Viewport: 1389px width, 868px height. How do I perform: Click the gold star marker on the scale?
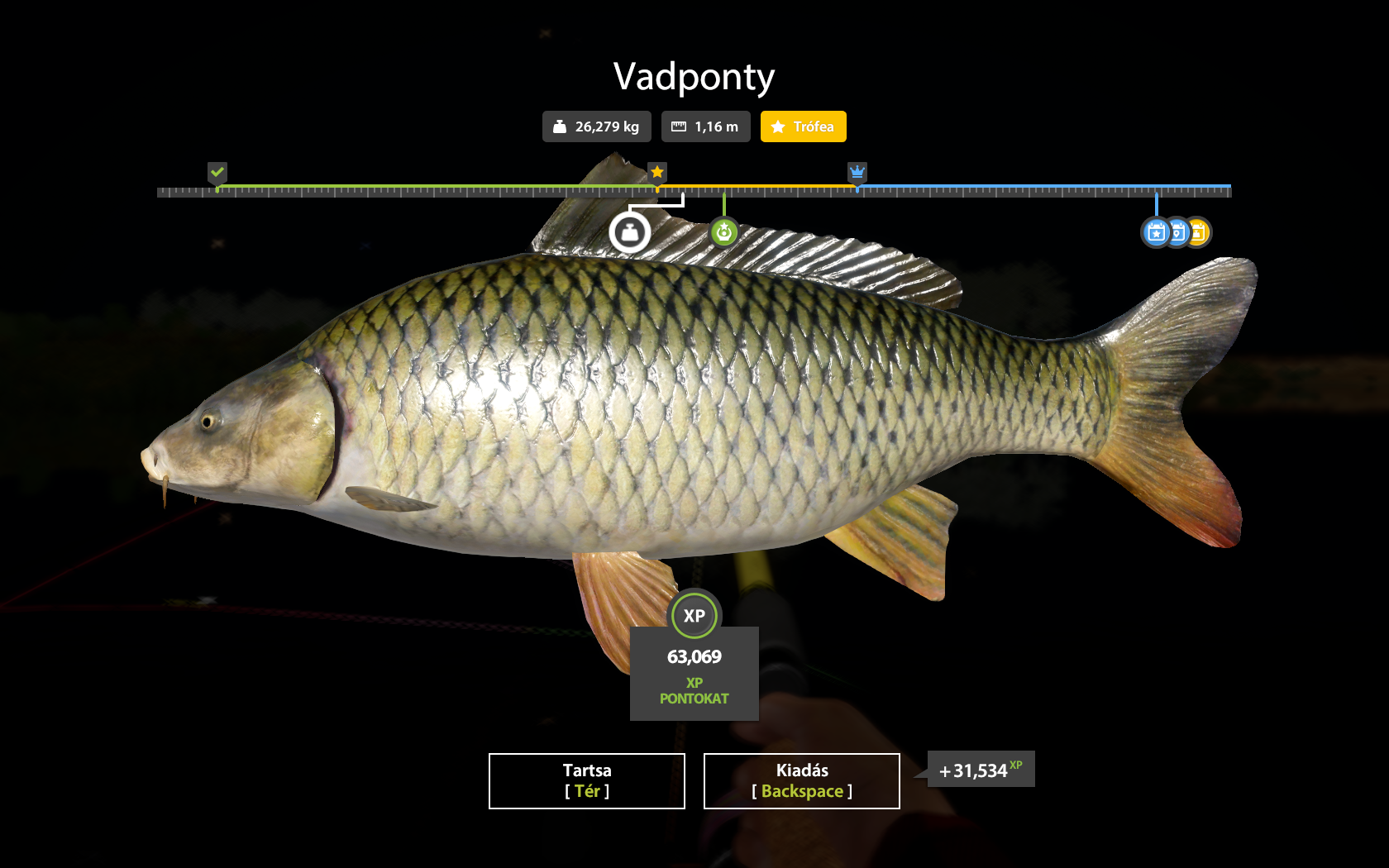(x=657, y=172)
